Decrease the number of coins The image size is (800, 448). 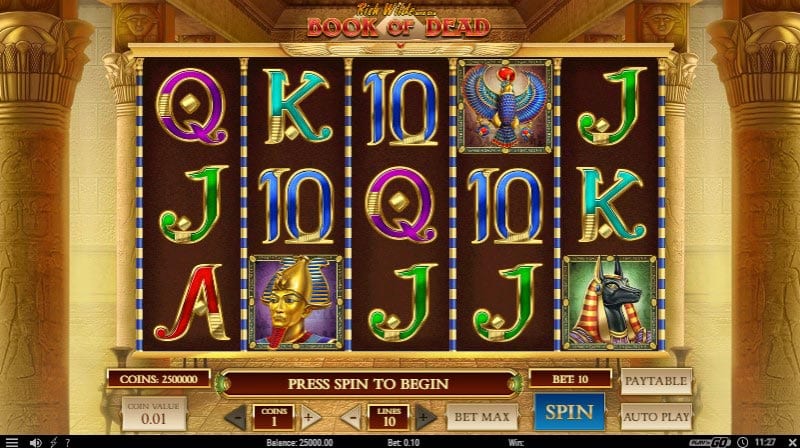tap(235, 416)
